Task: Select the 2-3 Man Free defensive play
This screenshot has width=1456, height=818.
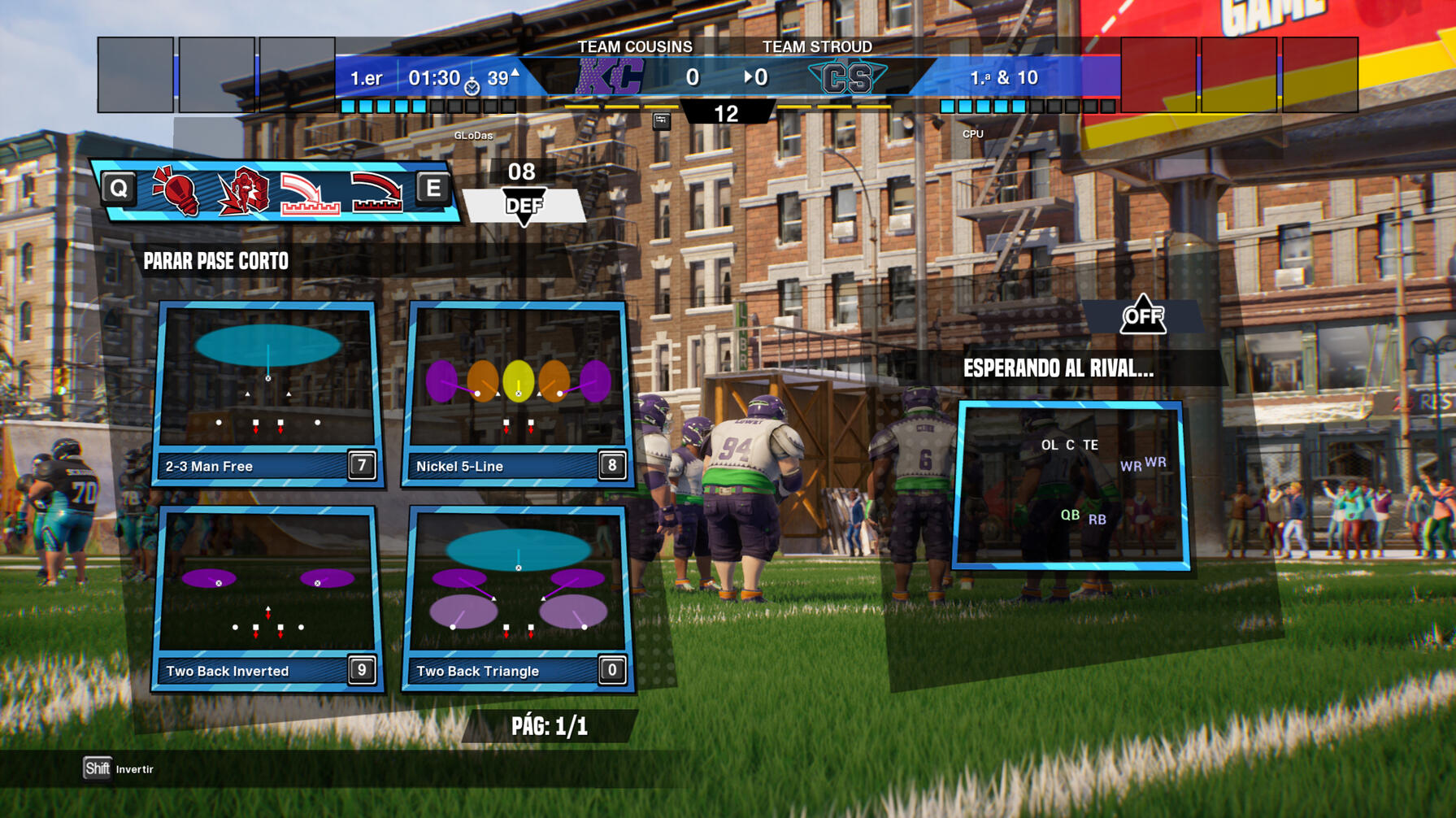Action: tap(267, 394)
